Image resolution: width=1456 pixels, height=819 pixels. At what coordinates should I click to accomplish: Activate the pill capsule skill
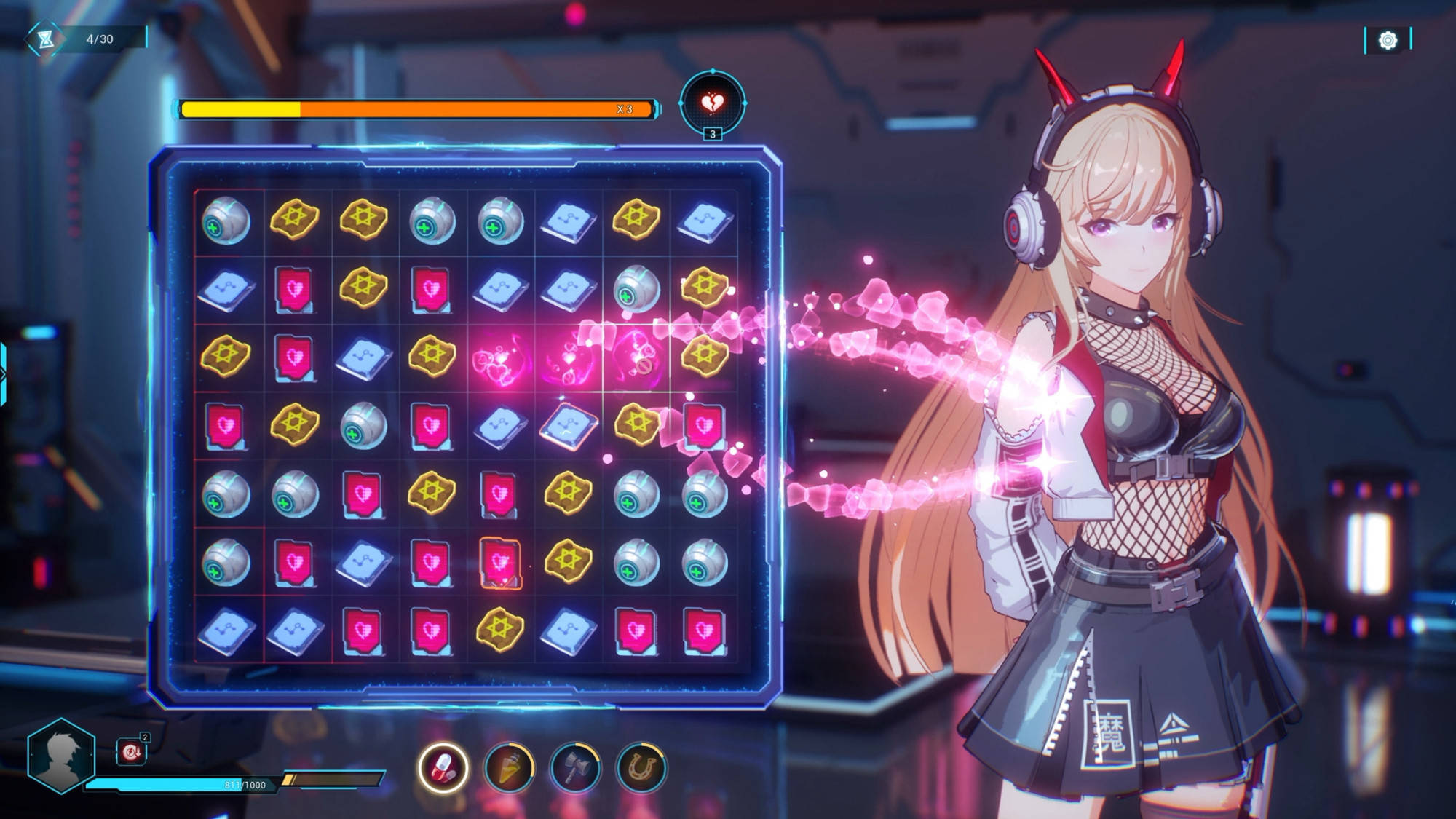(x=444, y=765)
